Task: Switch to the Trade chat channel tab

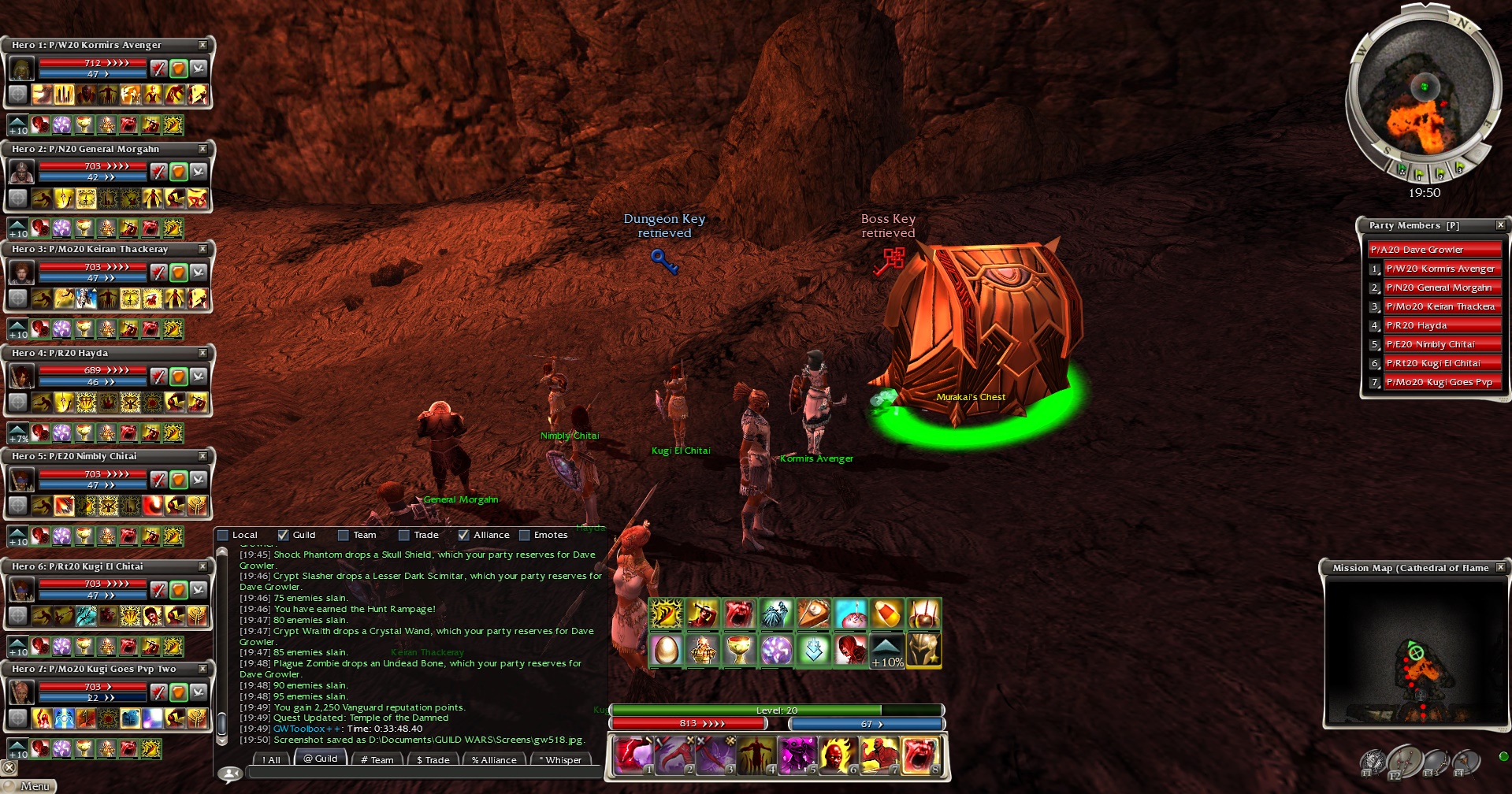Action: click(x=433, y=759)
